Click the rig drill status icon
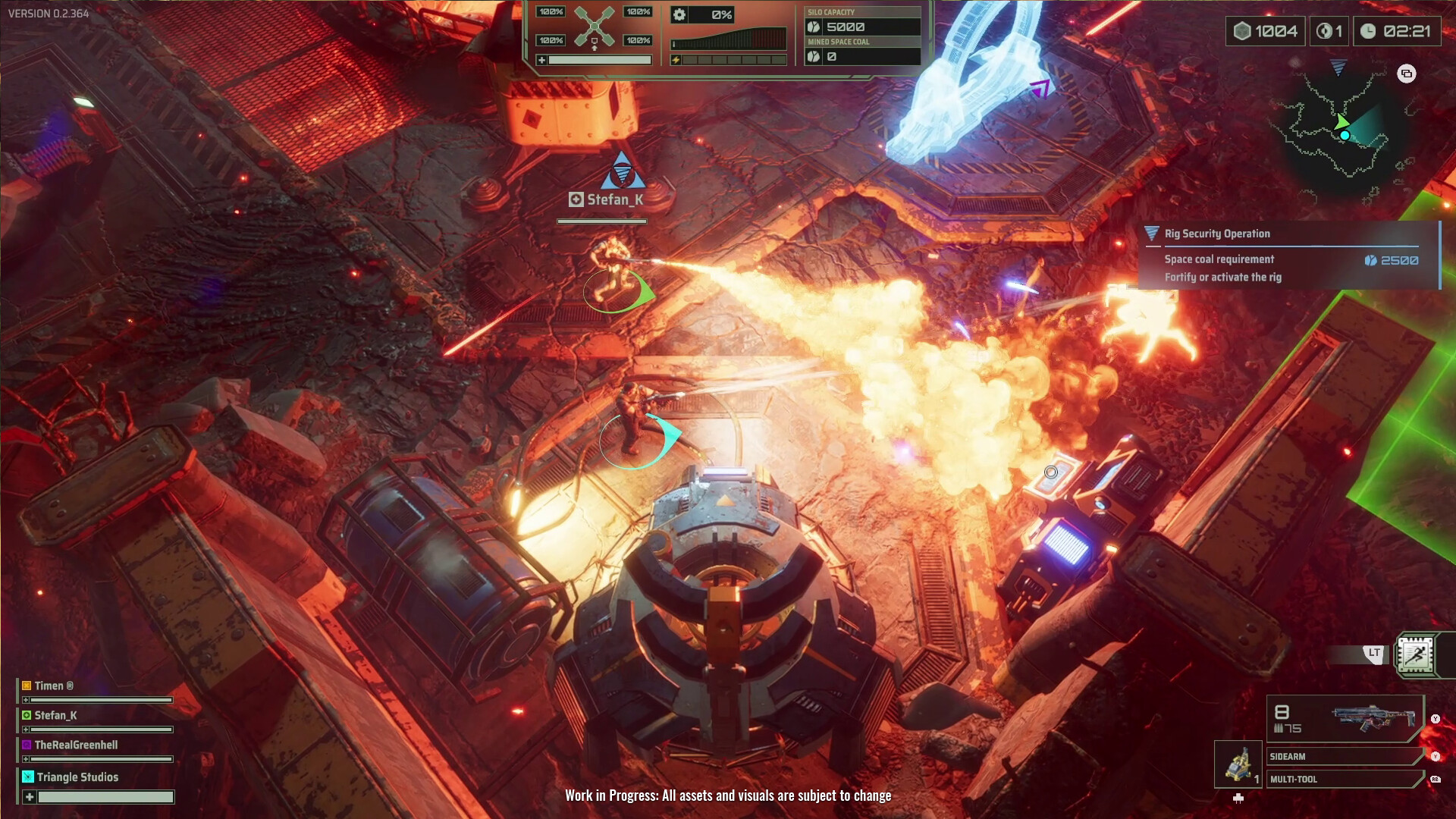 point(594,27)
